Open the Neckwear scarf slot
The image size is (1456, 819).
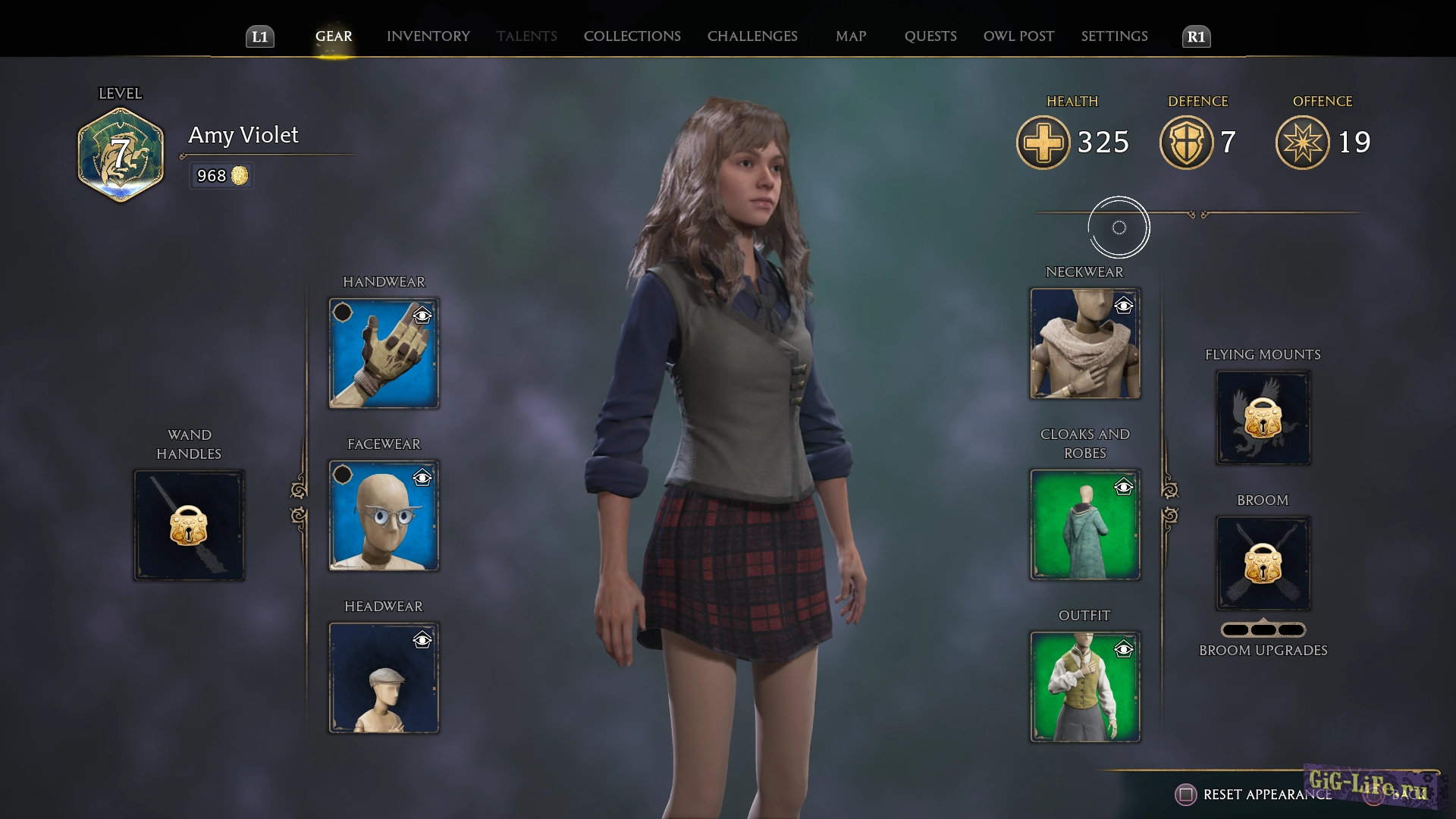[1084, 344]
